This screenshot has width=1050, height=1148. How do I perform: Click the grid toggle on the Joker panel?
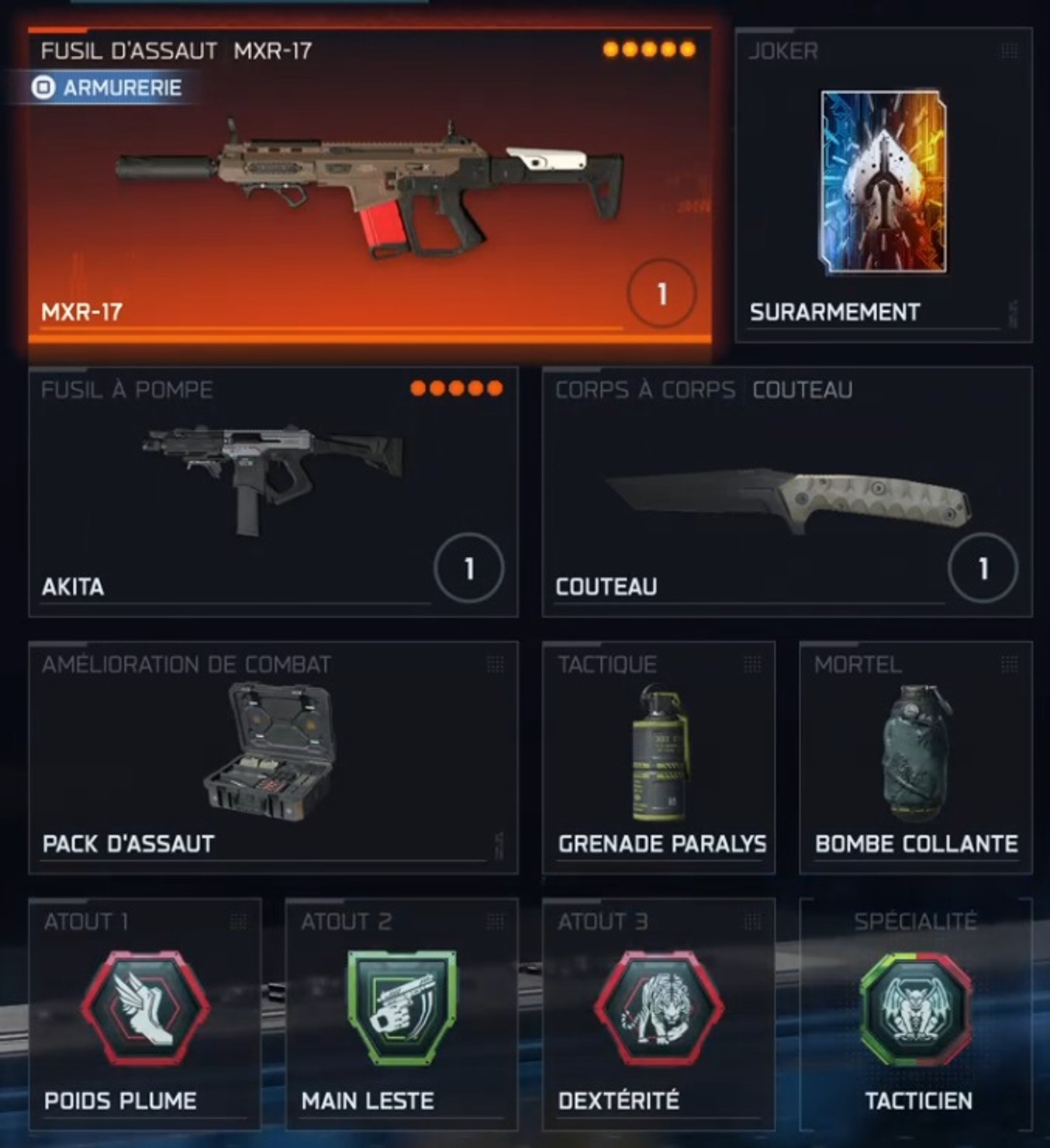click(1007, 50)
